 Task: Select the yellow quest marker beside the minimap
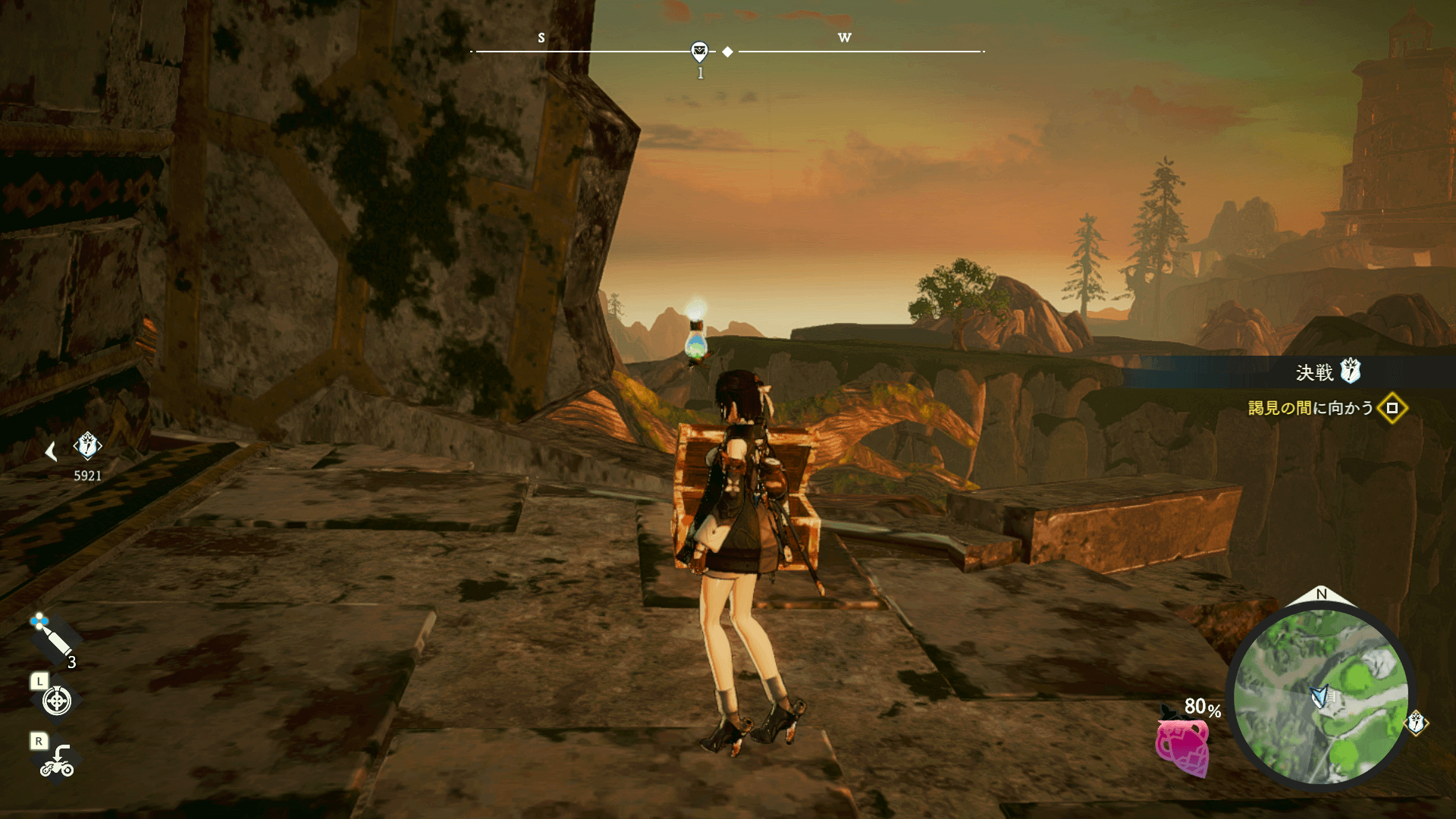tap(1416, 722)
